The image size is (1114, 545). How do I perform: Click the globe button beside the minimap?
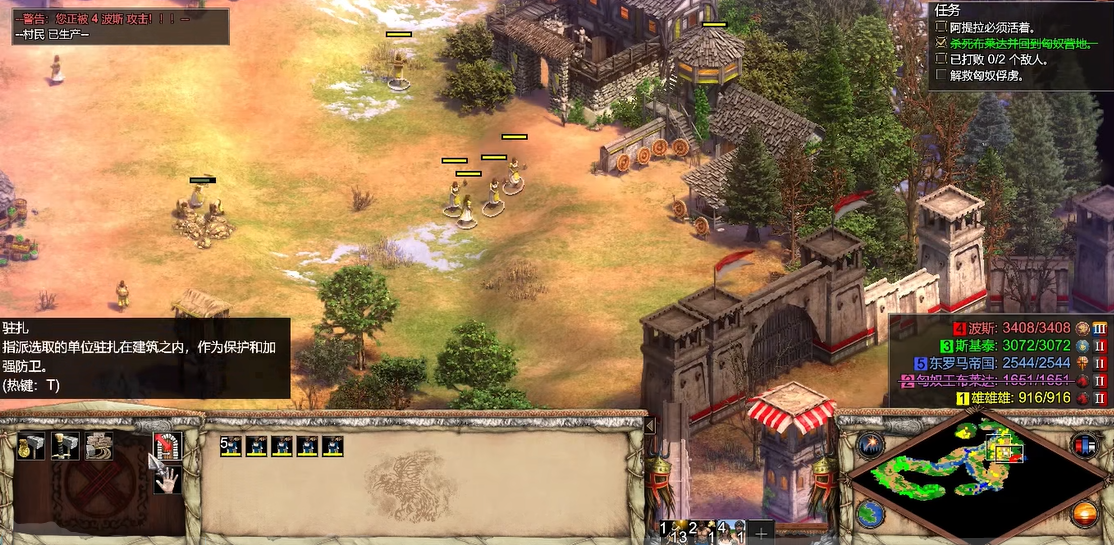pos(868,514)
